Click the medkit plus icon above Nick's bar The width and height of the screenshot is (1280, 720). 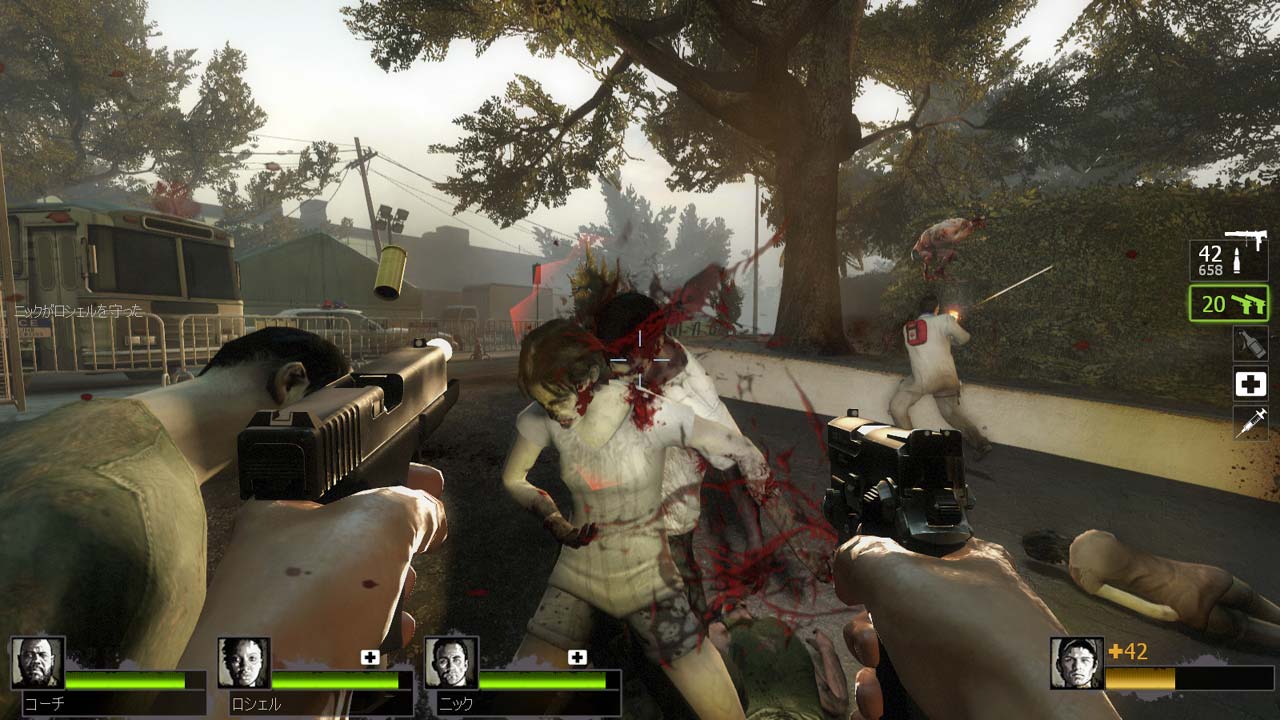click(x=577, y=657)
